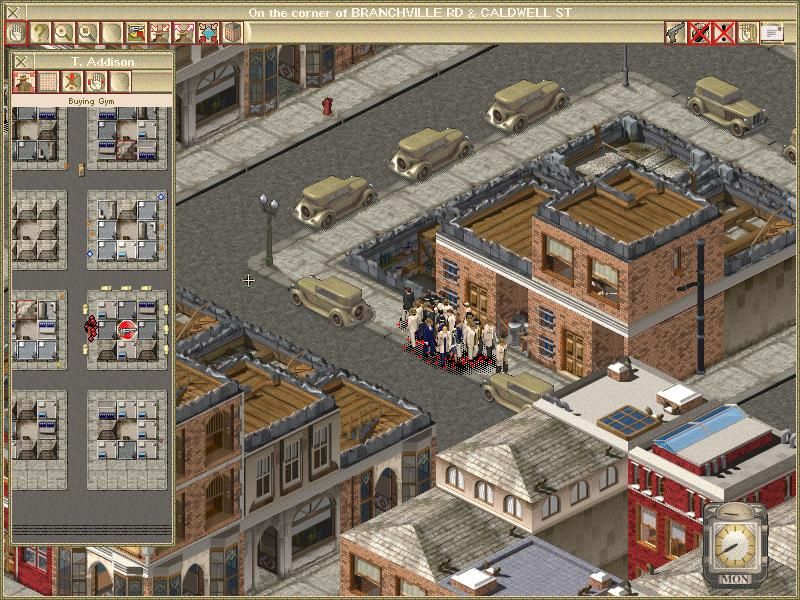Activate the question mark help tool
Viewport: 800px width, 600px height.
coord(40,32)
